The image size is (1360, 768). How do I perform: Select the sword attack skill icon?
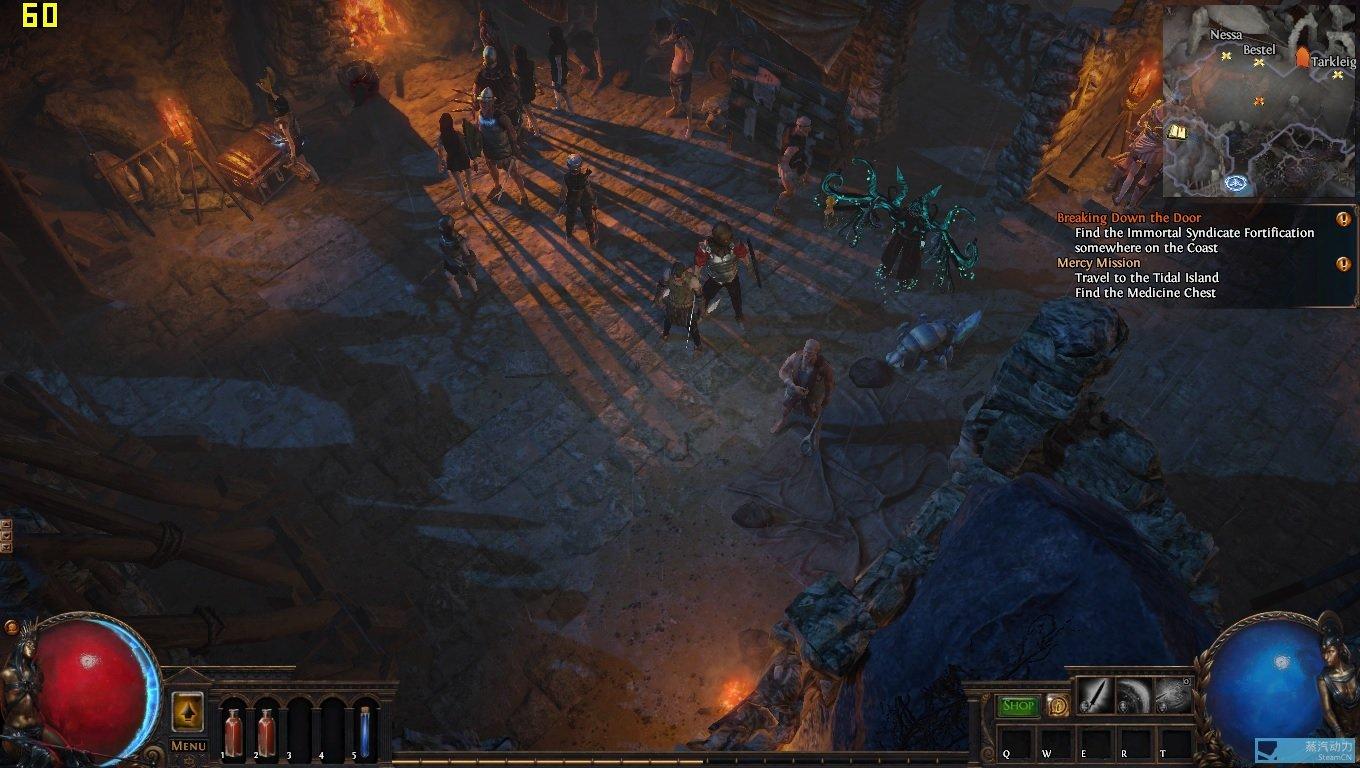tap(1095, 696)
